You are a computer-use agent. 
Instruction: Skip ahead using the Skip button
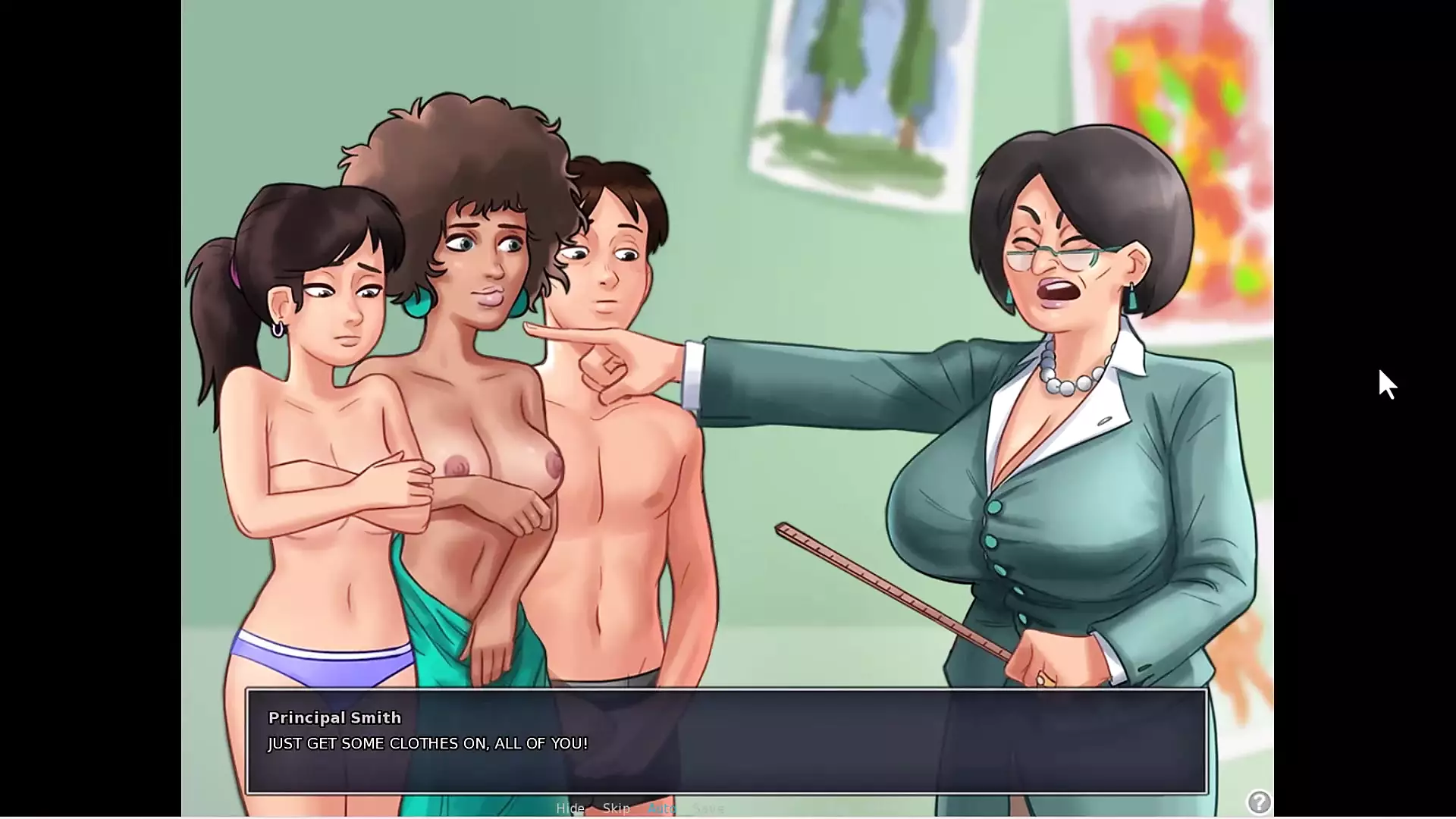click(617, 808)
